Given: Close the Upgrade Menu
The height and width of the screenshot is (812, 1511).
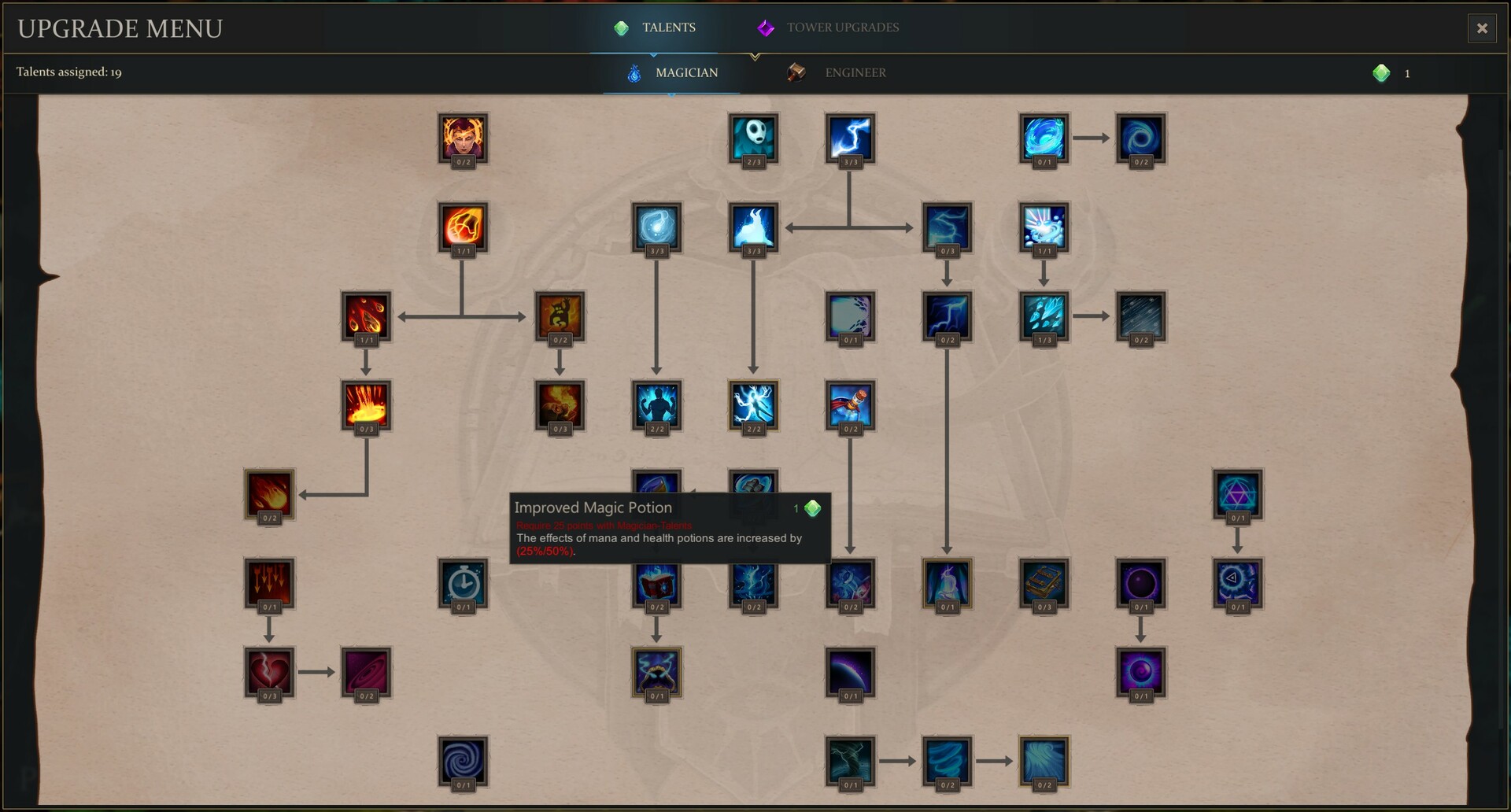Looking at the screenshot, I should pyautogui.click(x=1481, y=28).
